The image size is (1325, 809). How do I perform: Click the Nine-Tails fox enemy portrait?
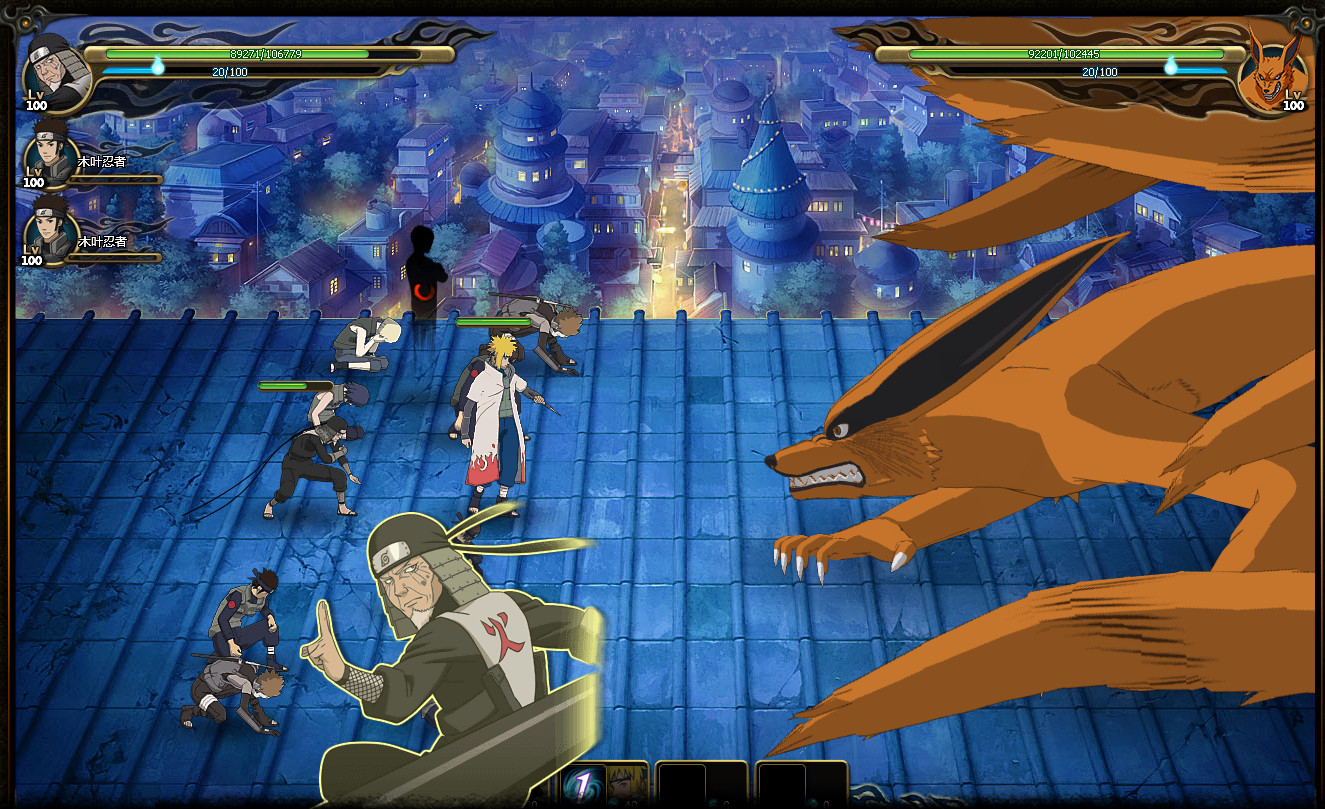pos(1270,70)
